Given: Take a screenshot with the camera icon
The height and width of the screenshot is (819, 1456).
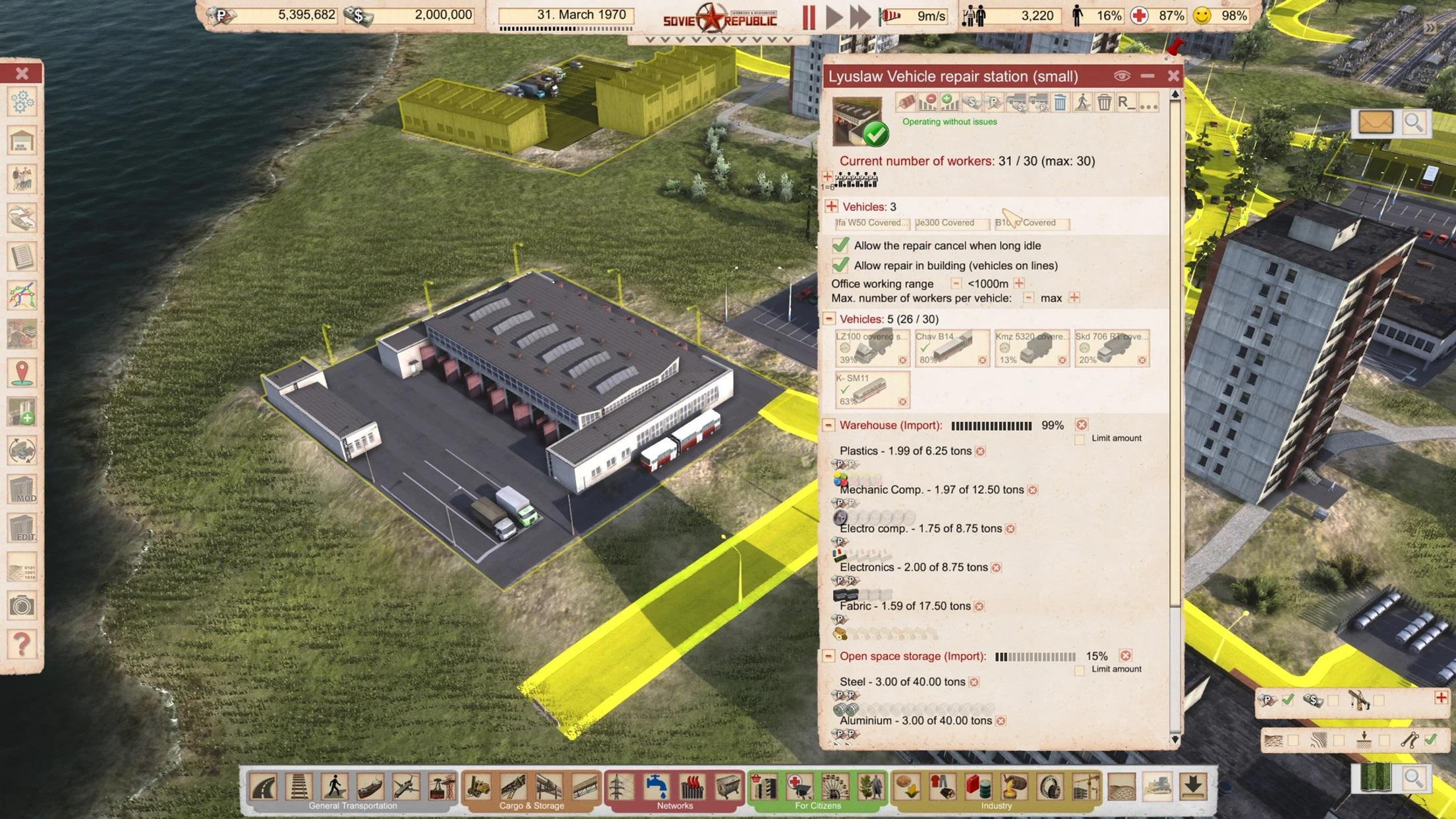Looking at the screenshot, I should [22, 605].
